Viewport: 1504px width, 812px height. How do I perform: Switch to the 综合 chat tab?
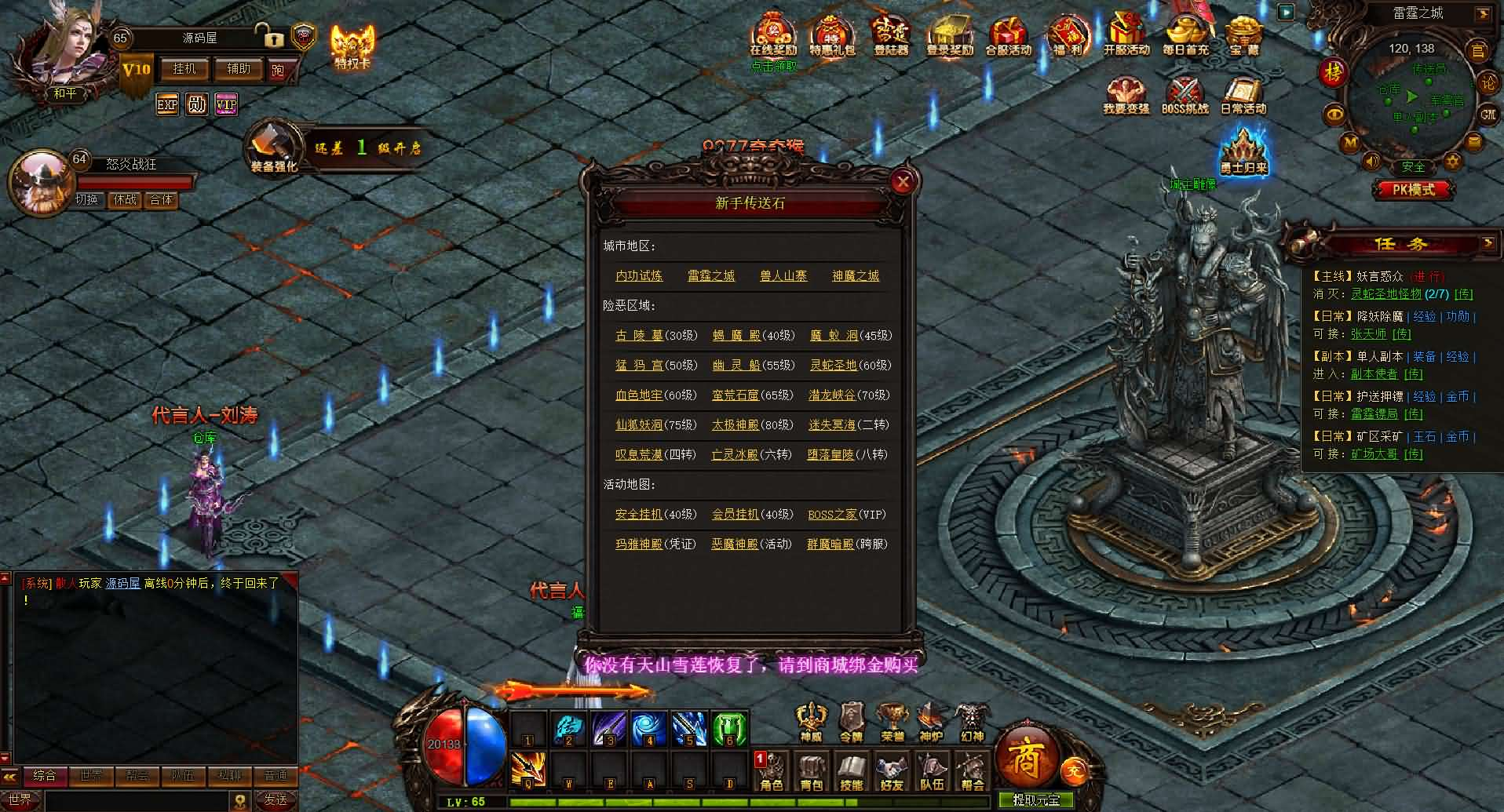[45, 775]
